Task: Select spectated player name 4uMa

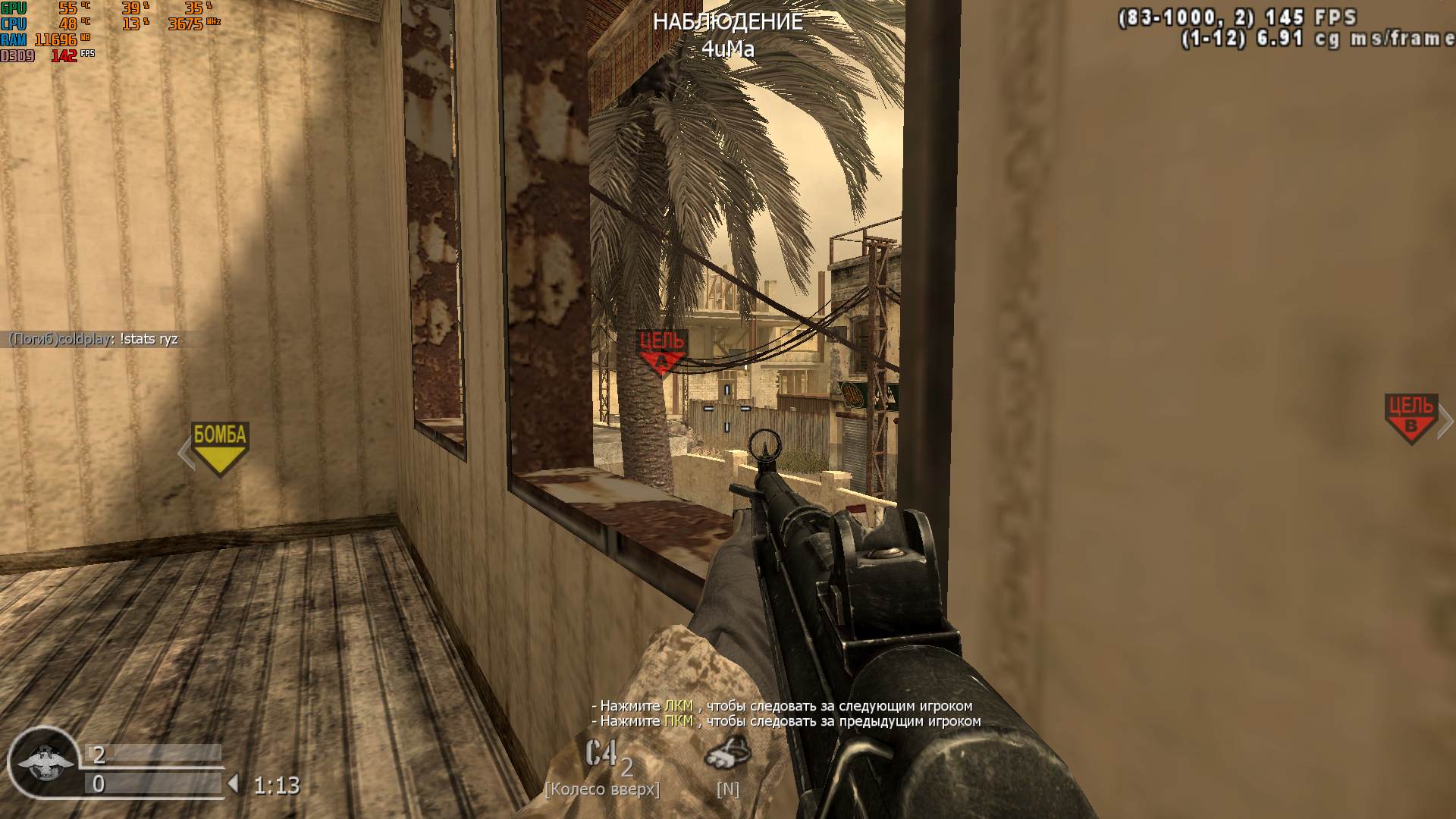Action: coord(730,47)
